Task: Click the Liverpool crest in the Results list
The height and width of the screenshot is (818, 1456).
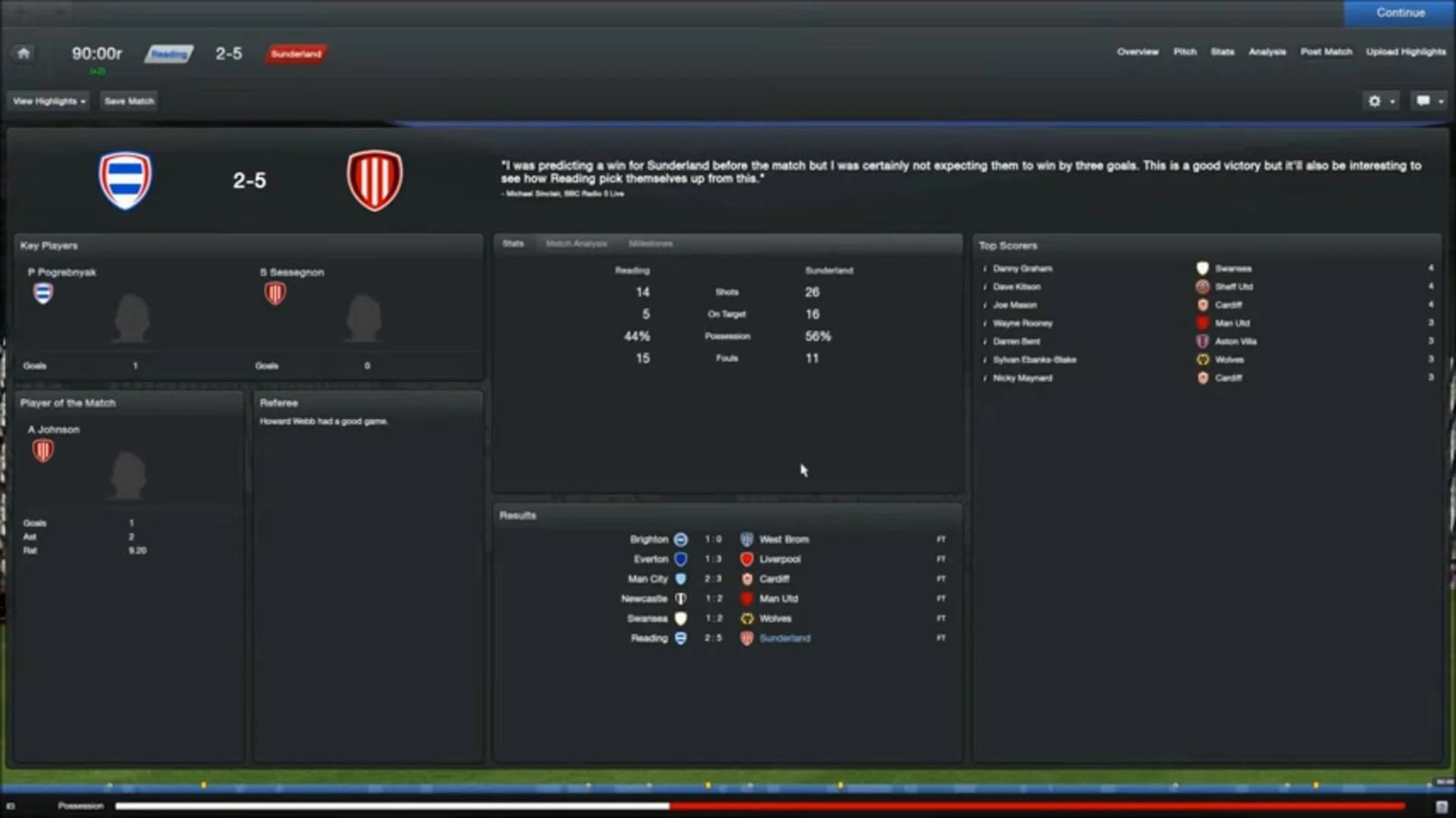Action: (748, 559)
